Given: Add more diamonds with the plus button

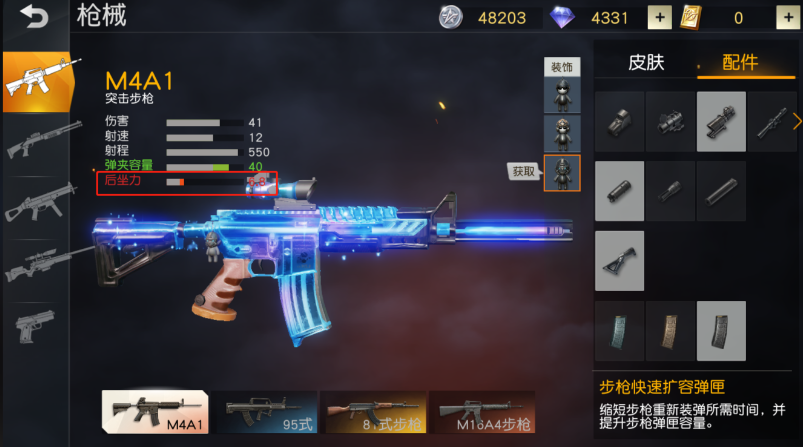Looking at the screenshot, I should [659, 17].
